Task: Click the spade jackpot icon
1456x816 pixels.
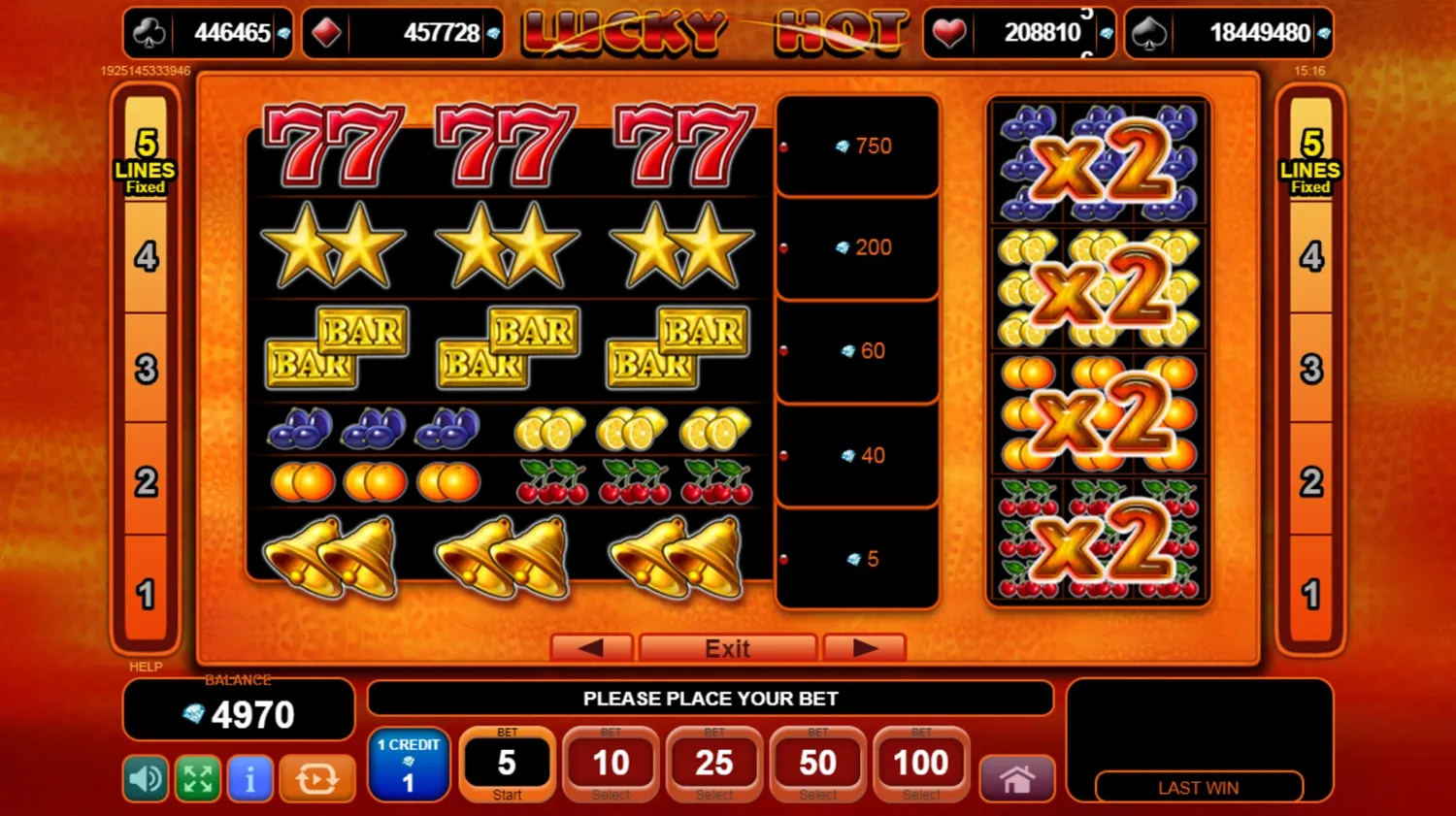Action: 1149,32
